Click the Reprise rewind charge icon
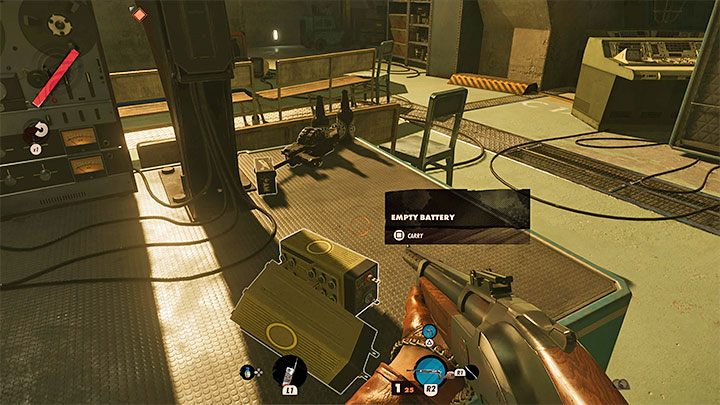This screenshot has height=405, width=720. tap(41, 130)
